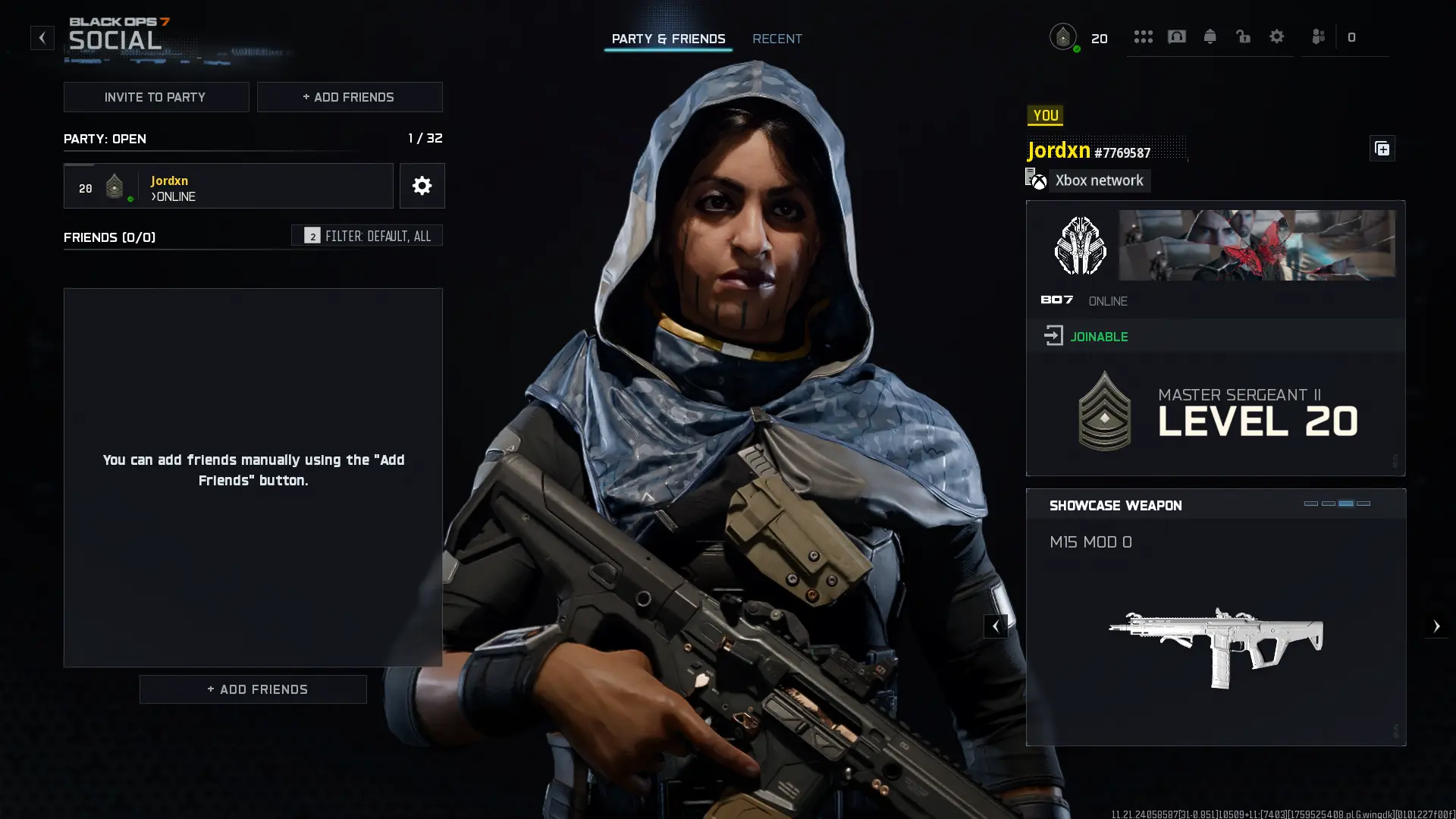This screenshot has width=1456, height=819.
Task: Open party settings gear next to Jordxn
Action: pos(422,186)
